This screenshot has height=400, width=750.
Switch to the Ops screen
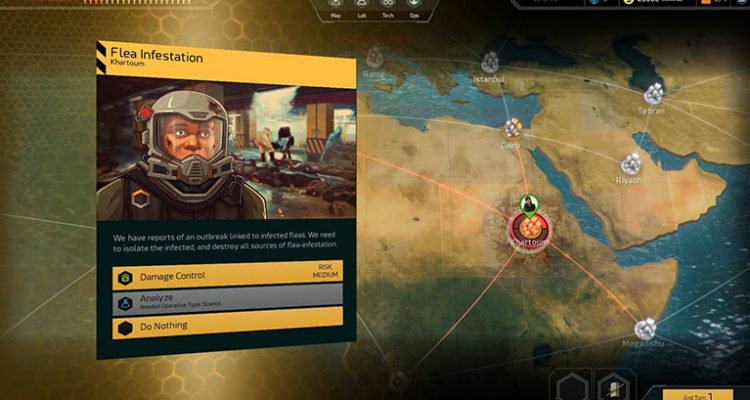[x=413, y=8]
